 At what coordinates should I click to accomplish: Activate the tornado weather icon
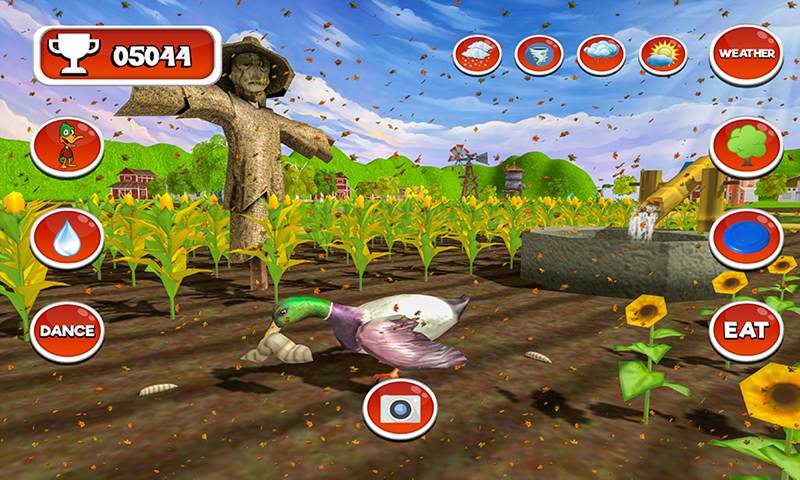coord(539,54)
